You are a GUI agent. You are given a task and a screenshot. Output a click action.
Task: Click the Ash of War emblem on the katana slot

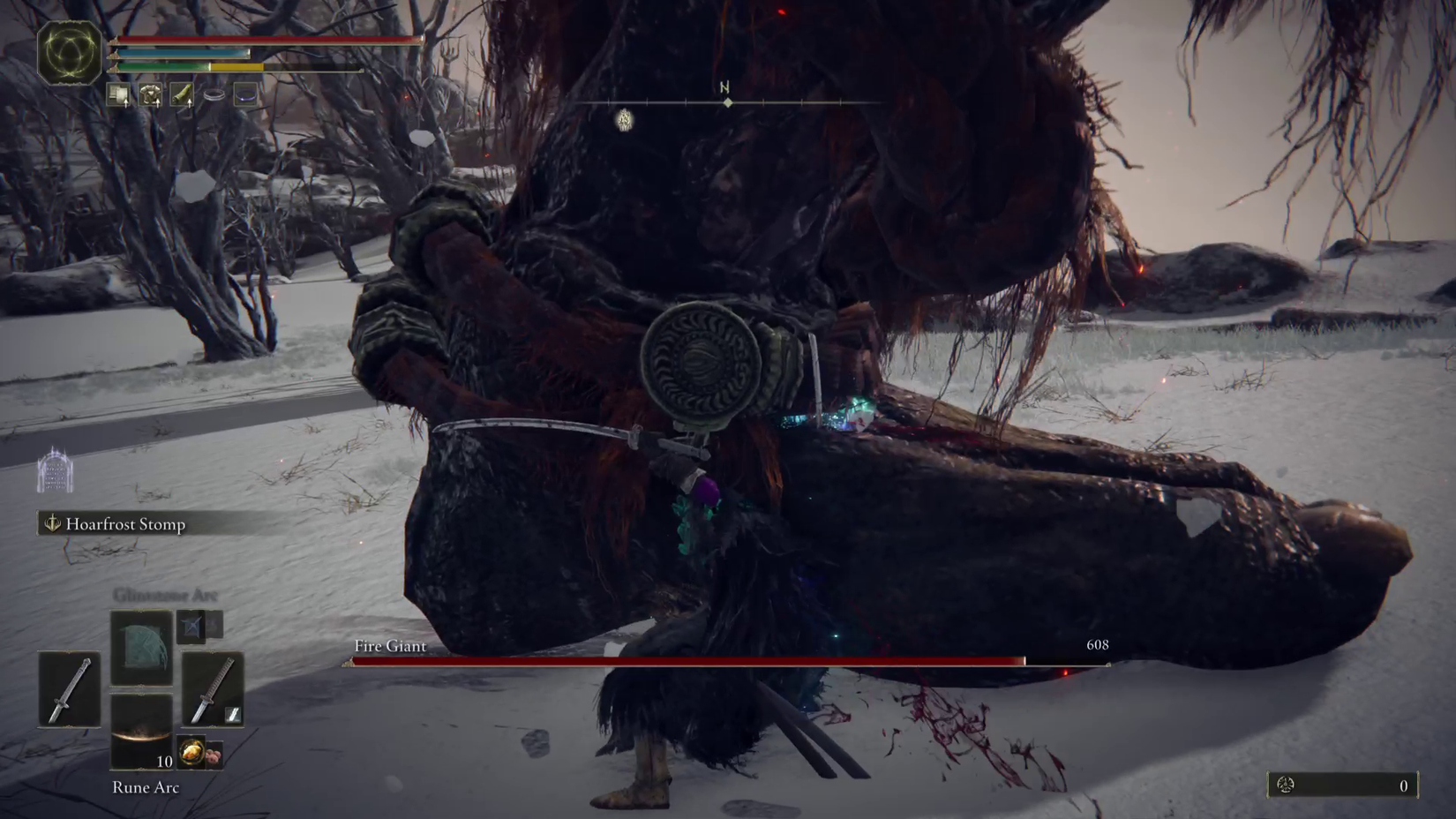coord(231,713)
